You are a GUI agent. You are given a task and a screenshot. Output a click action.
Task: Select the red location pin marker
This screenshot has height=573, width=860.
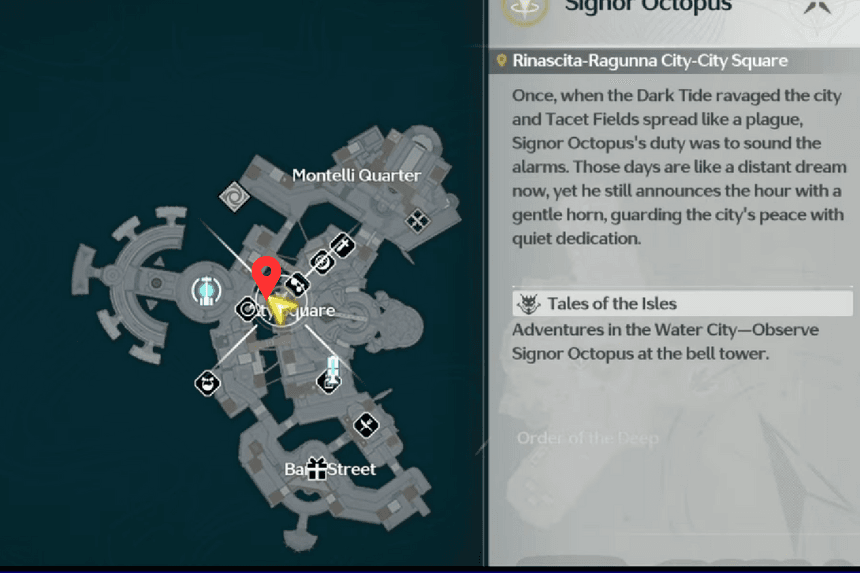coord(266,273)
